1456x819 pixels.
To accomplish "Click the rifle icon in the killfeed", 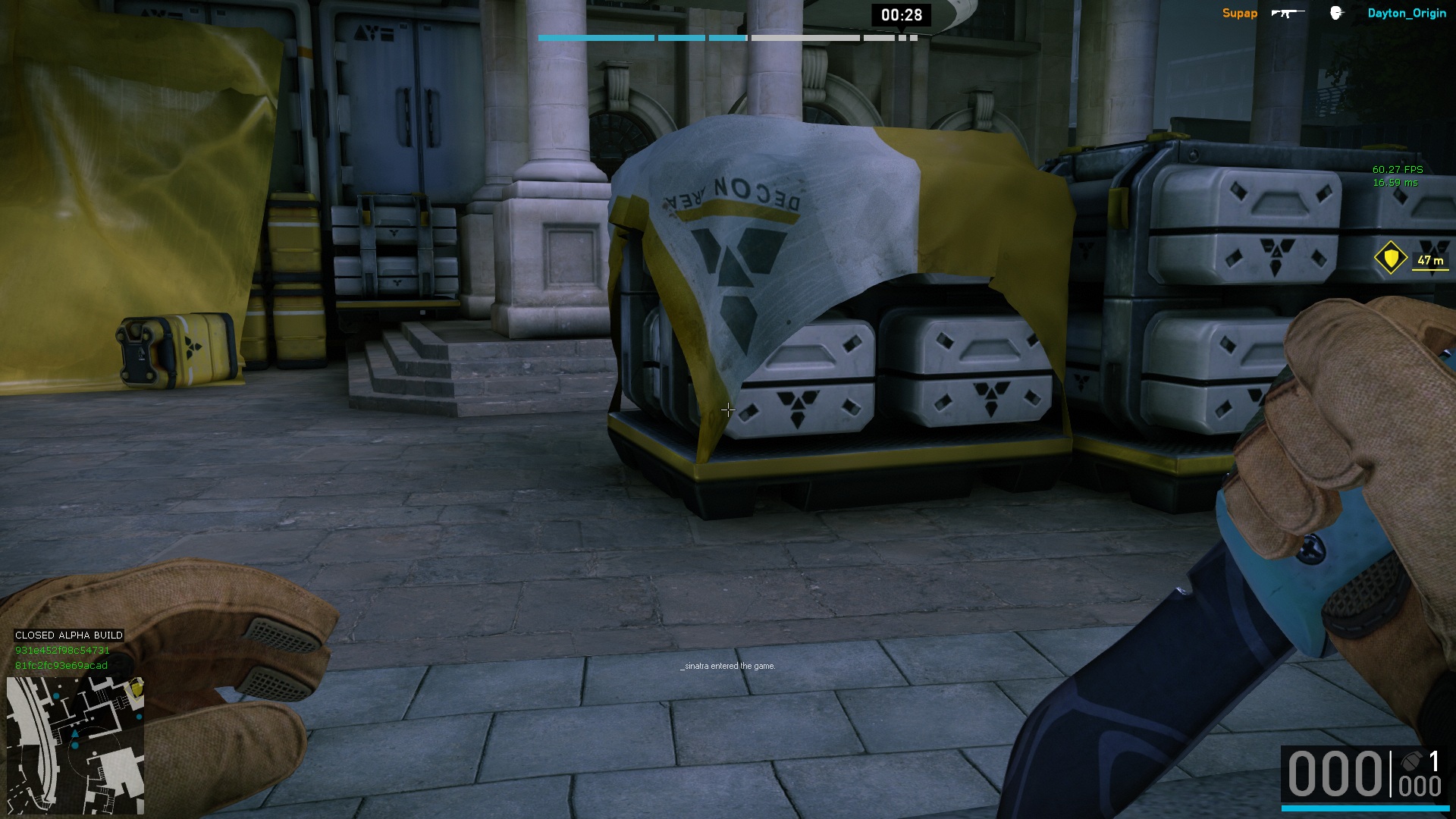I will pos(1288,13).
